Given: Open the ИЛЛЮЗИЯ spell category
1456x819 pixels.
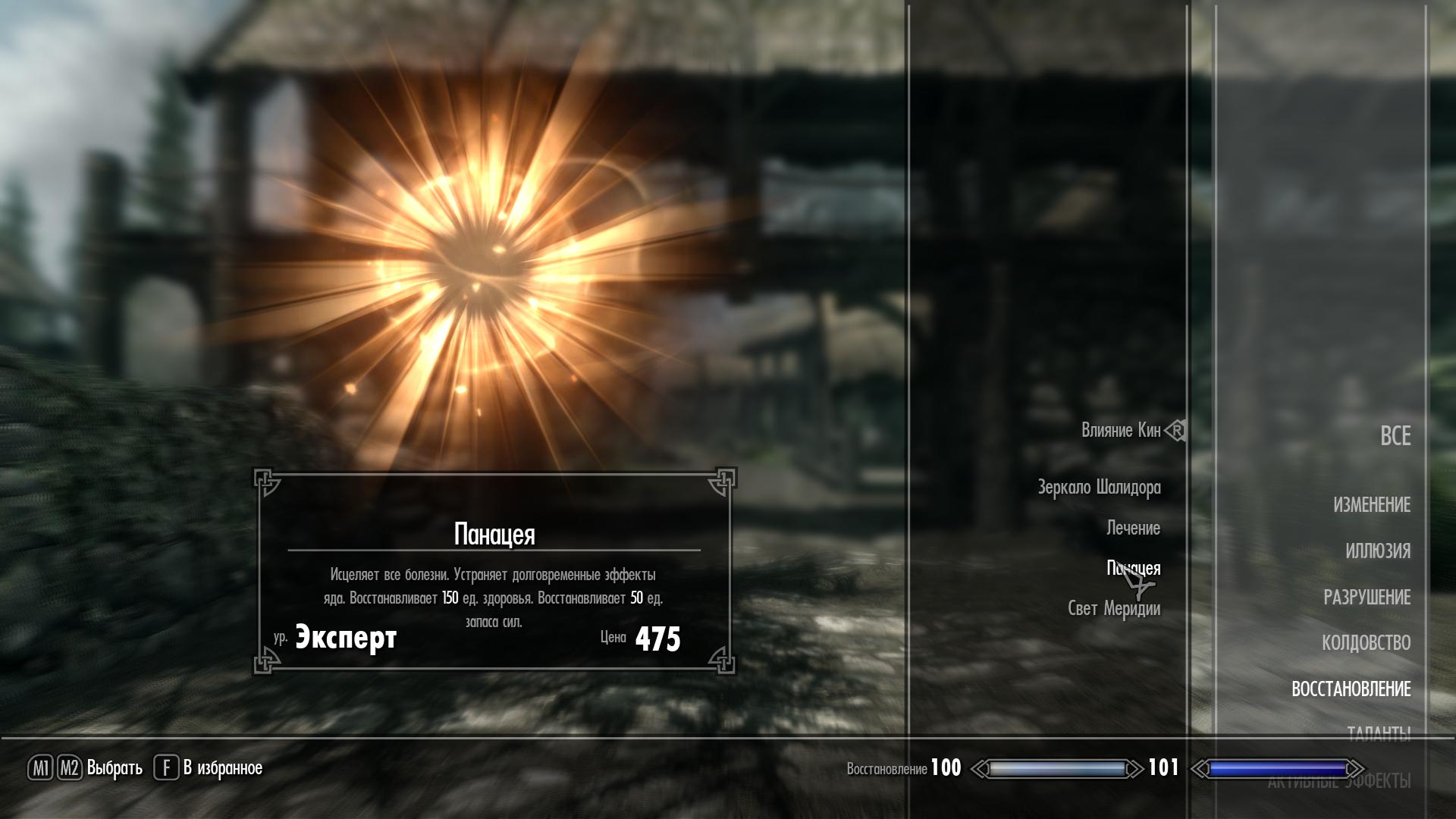Looking at the screenshot, I should coord(1377,551).
